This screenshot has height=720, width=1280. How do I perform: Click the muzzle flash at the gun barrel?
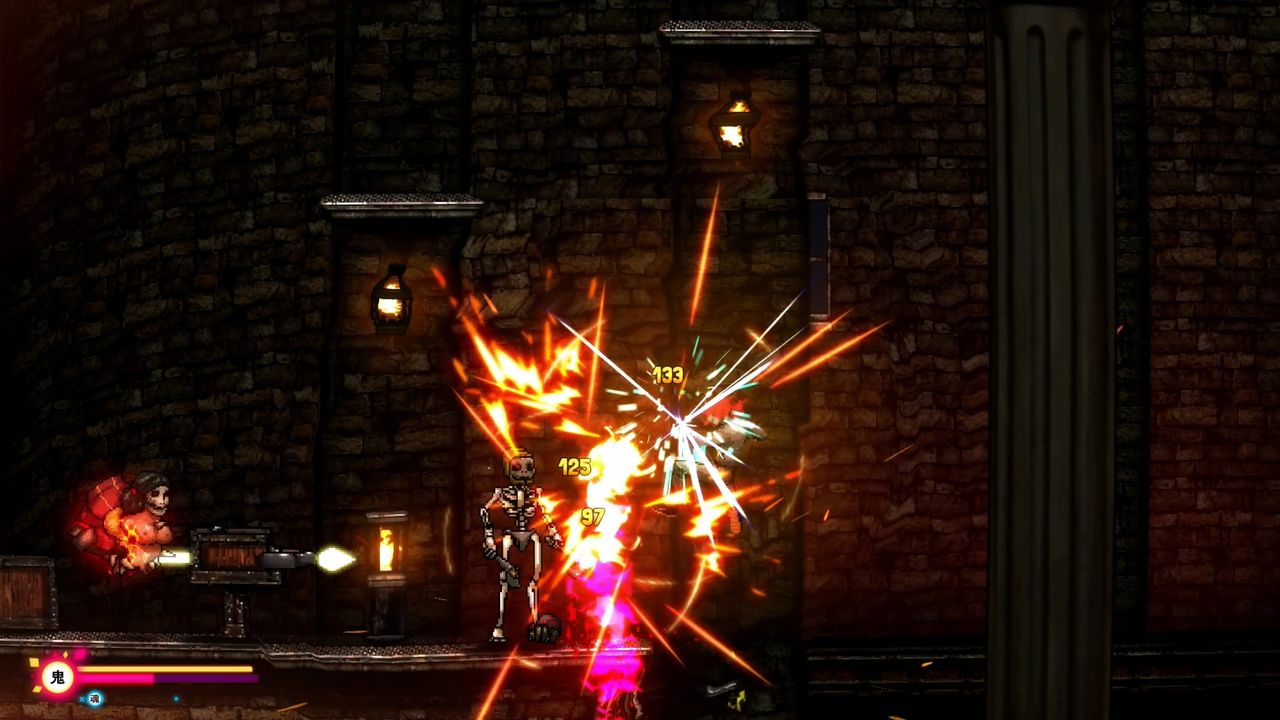(x=335, y=559)
